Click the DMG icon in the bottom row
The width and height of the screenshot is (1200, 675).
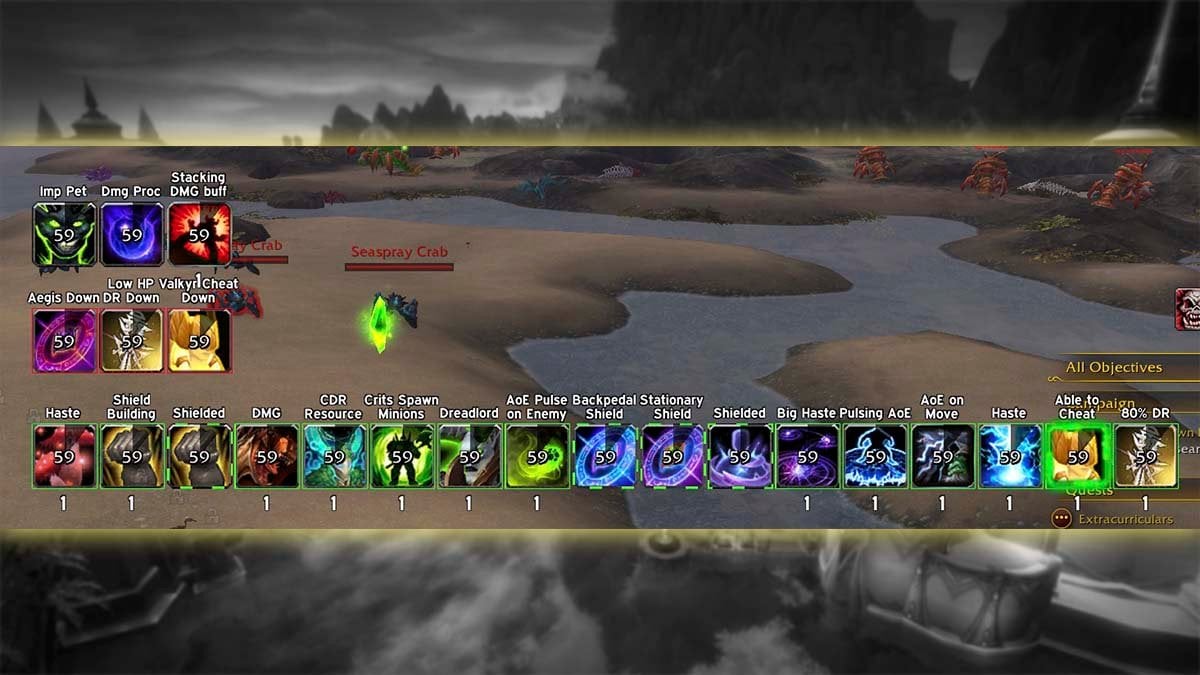point(267,456)
